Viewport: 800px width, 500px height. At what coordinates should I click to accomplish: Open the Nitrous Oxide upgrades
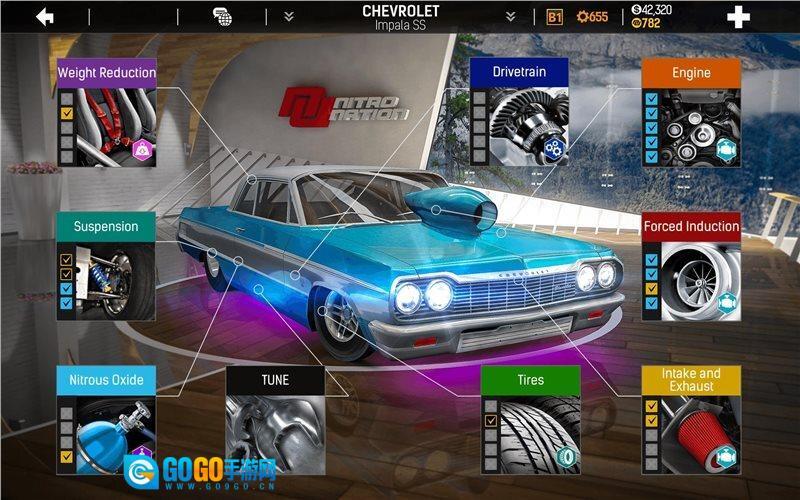(x=107, y=419)
